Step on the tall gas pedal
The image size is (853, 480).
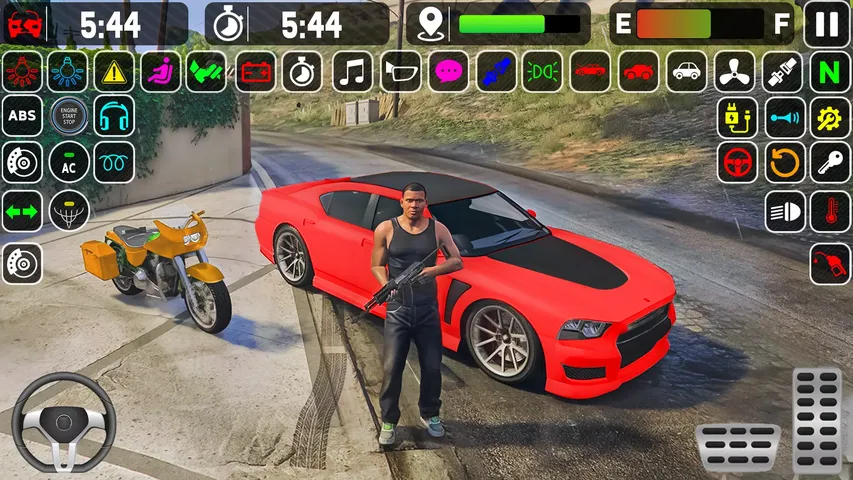pyautogui.click(x=816, y=419)
